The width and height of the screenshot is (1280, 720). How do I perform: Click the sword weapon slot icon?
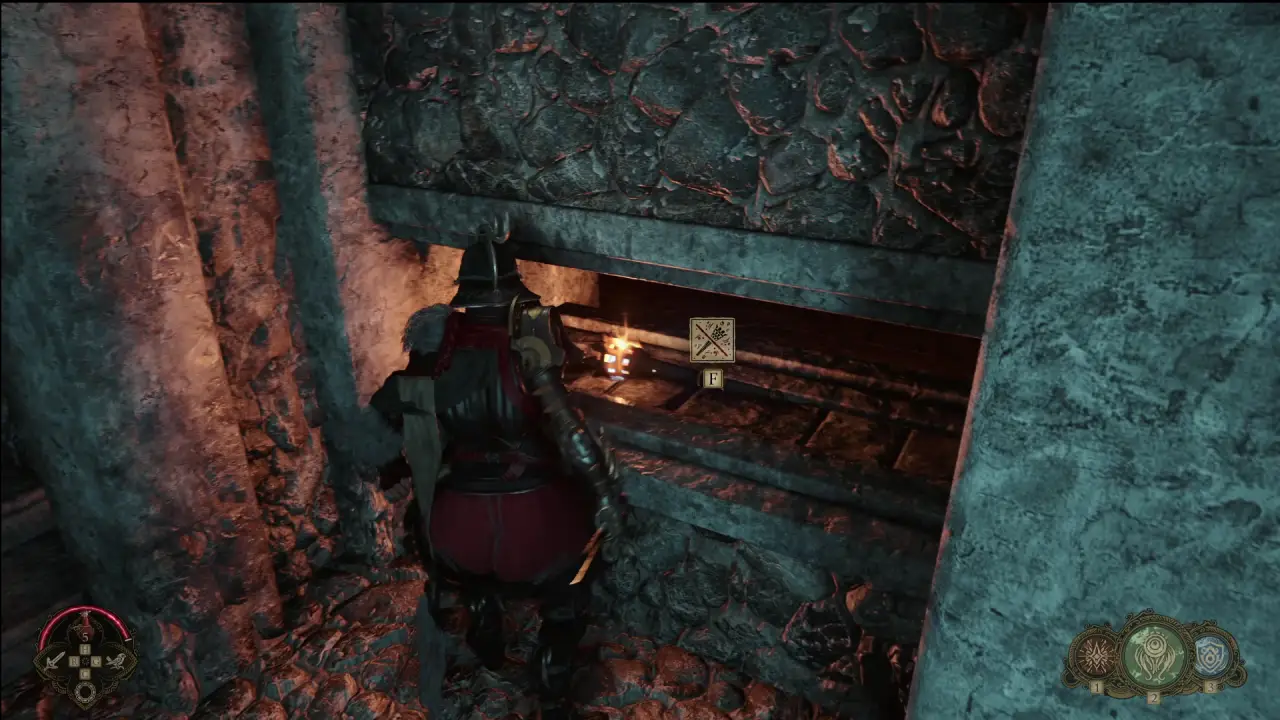coord(55,660)
